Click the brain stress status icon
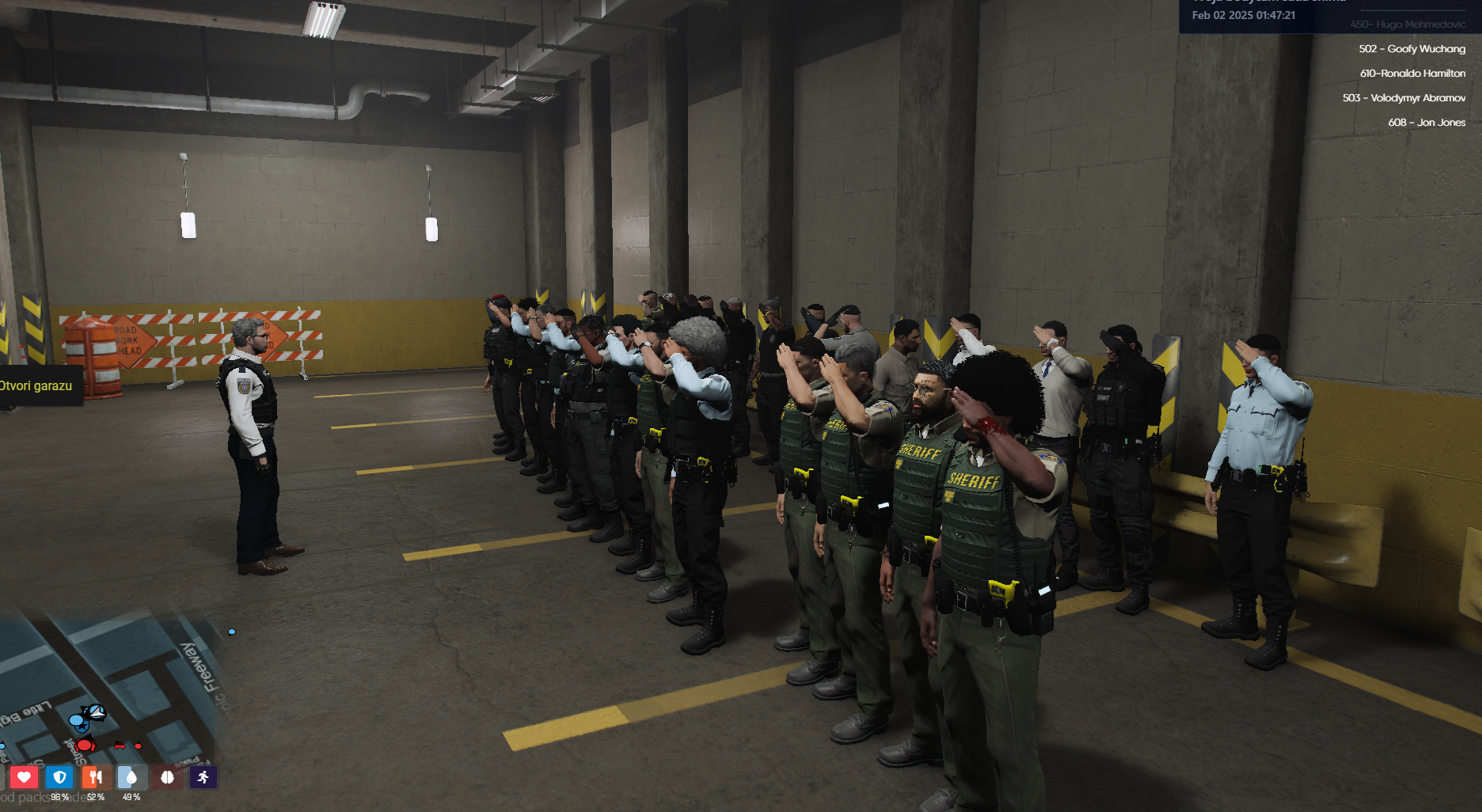The height and width of the screenshot is (812, 1482). (169, 779)
